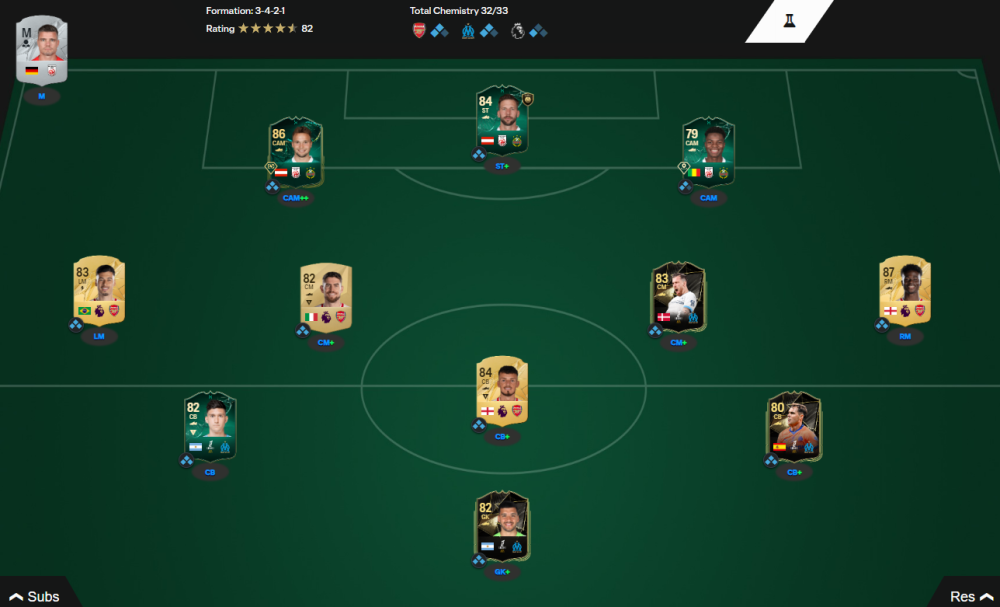The height and width of the screenshot is (607, 1000).
Task: Select the 84-rated England centre-back card
Action: pyautogui.click(x=502, y=391)
